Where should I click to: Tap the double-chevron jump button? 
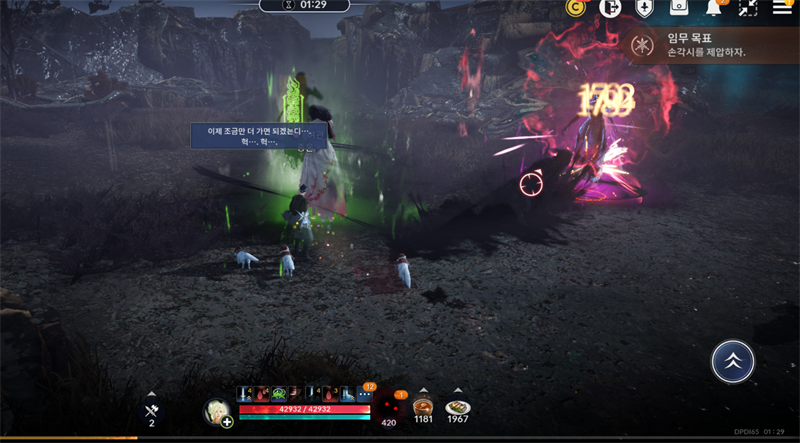pos(733,361)
